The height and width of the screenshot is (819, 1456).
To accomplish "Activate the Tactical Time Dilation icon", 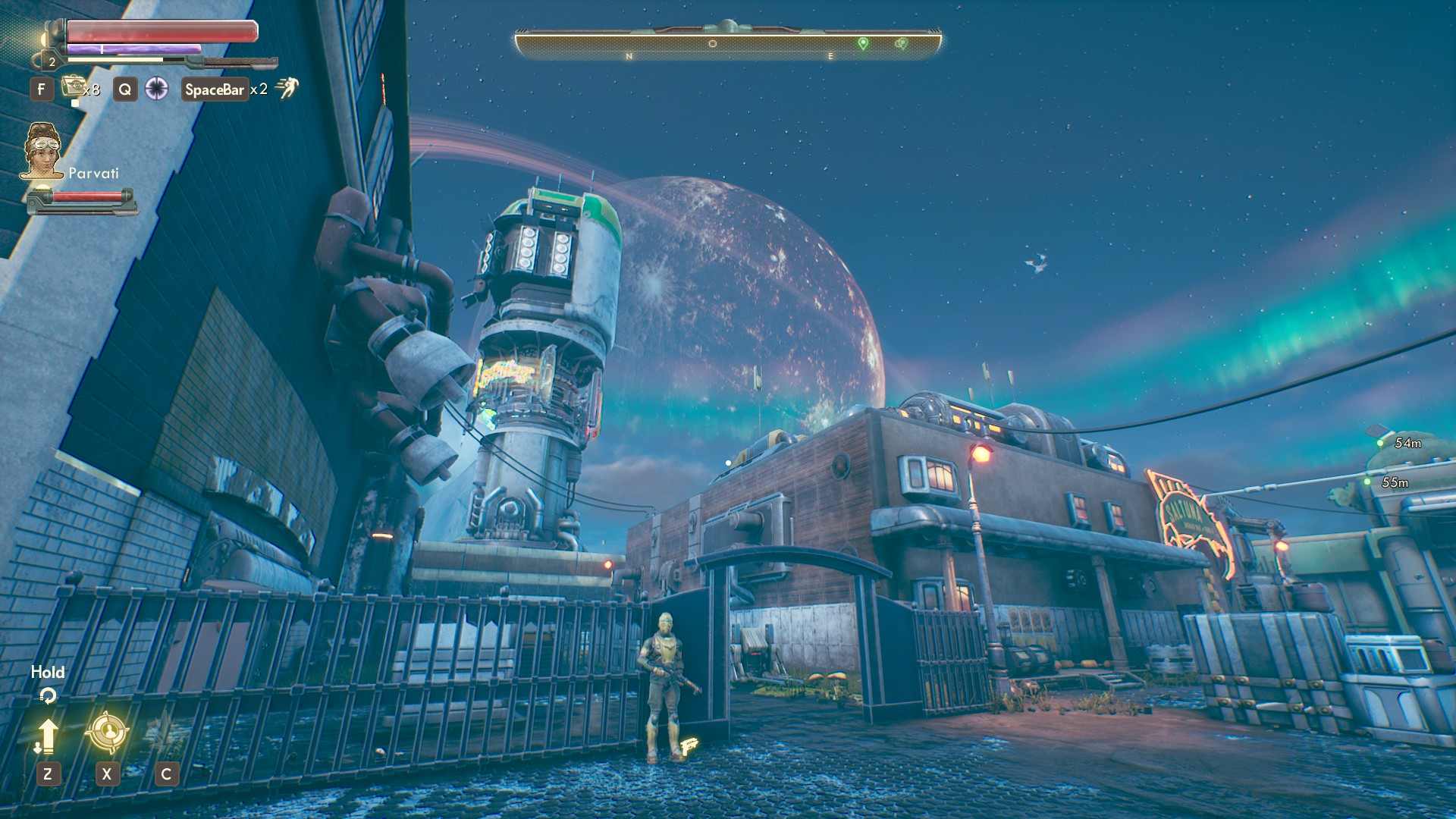I will 156,89.
